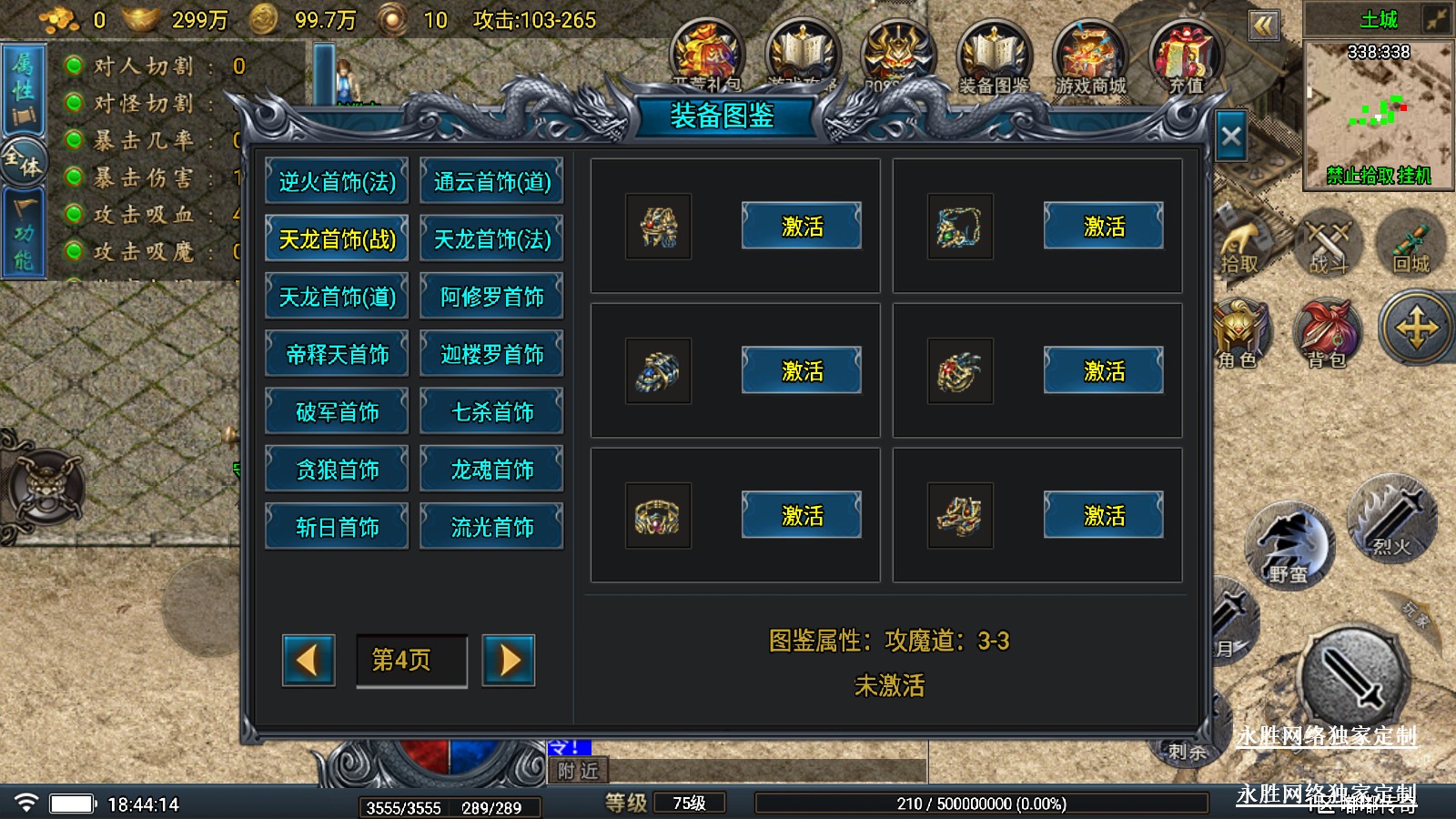Open the 背包 bag icon
1456x819 pixels.
tap(1327, 334)
